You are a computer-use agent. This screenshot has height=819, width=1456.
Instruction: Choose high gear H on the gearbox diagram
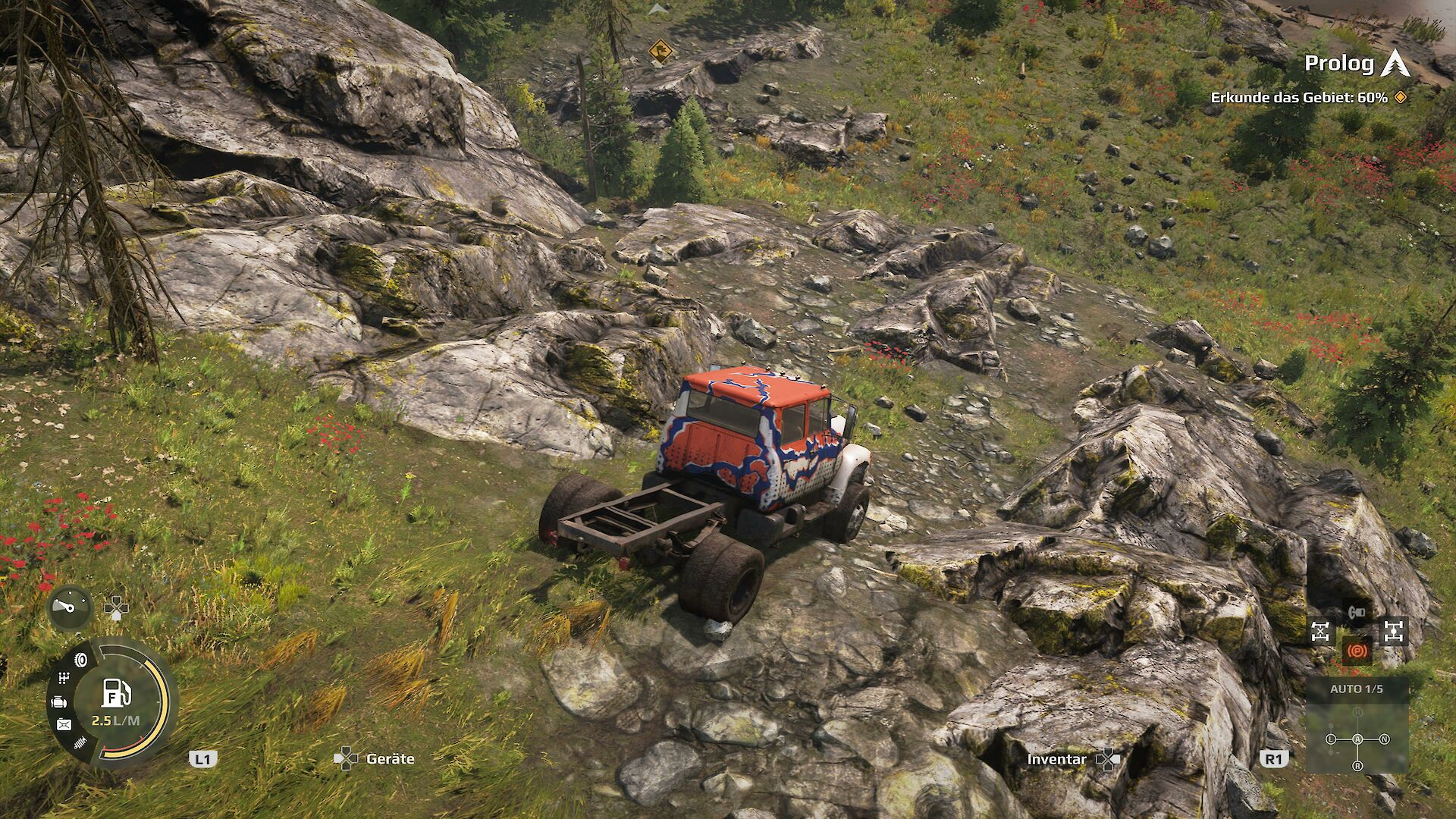[1357, 714]
